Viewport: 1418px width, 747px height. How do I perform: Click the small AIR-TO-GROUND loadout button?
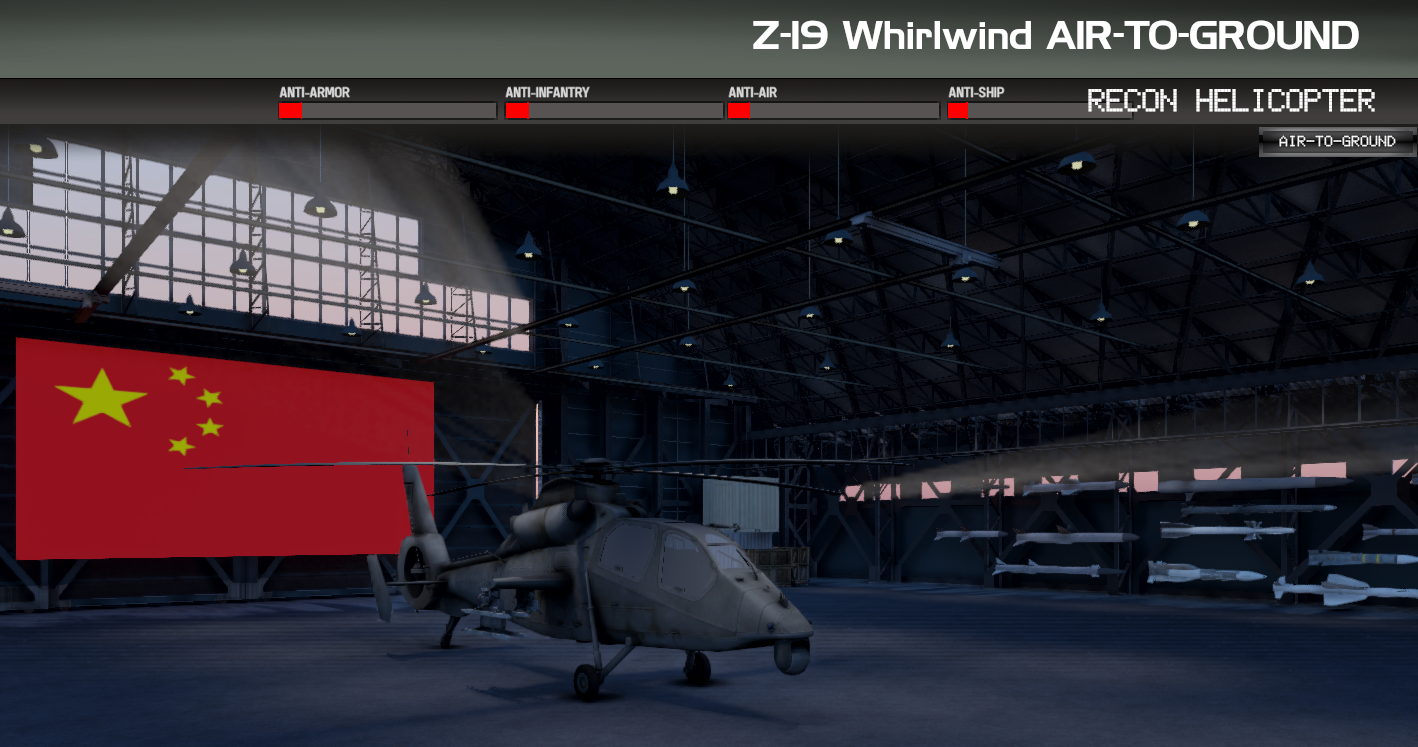tap(1337, 142)
